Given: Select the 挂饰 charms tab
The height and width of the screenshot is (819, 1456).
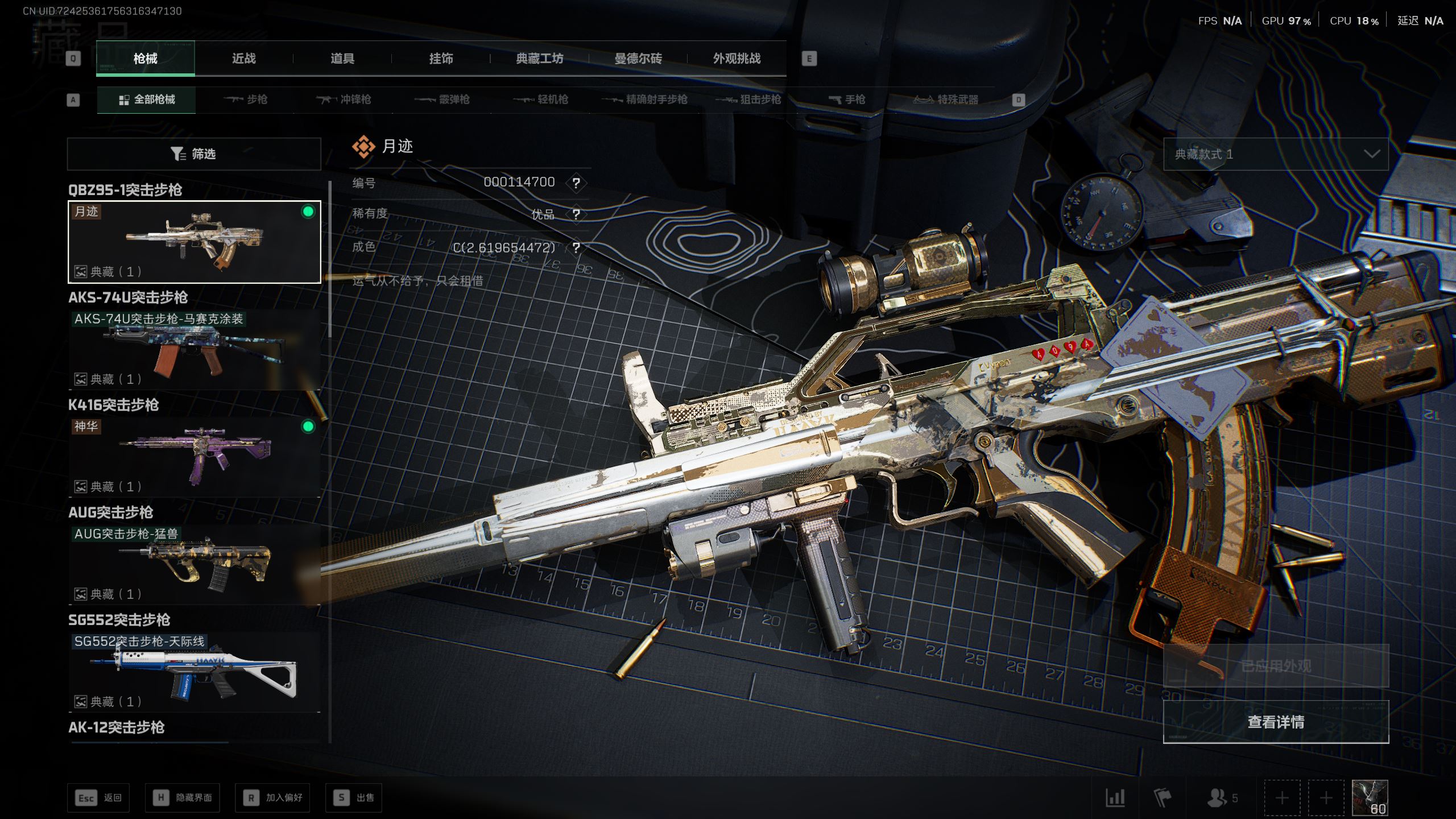Looking at the screenshot, I should (441, 59).
